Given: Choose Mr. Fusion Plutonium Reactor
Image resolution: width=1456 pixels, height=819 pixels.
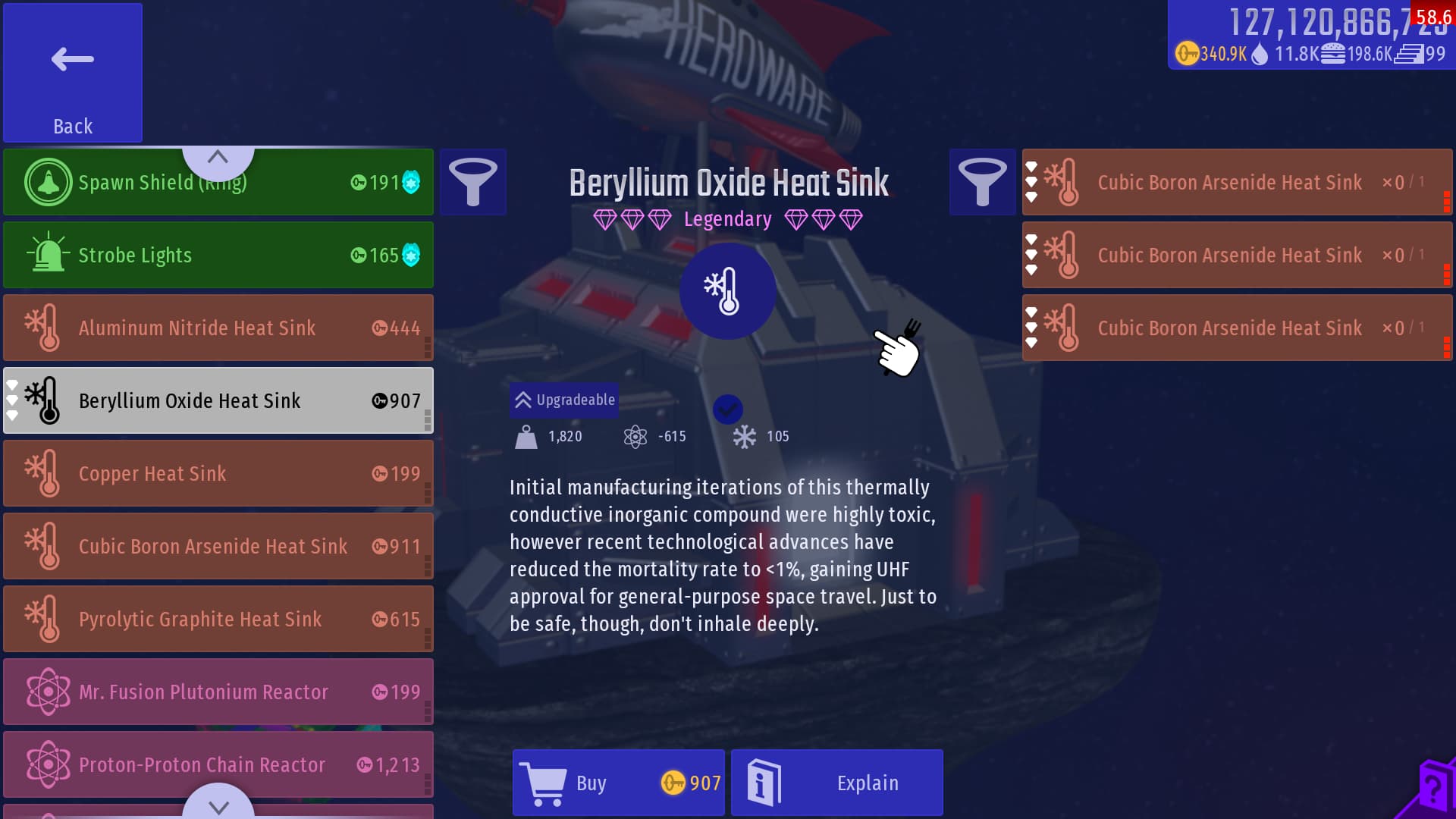Looking at the screenshot, I should pos(218,692).
